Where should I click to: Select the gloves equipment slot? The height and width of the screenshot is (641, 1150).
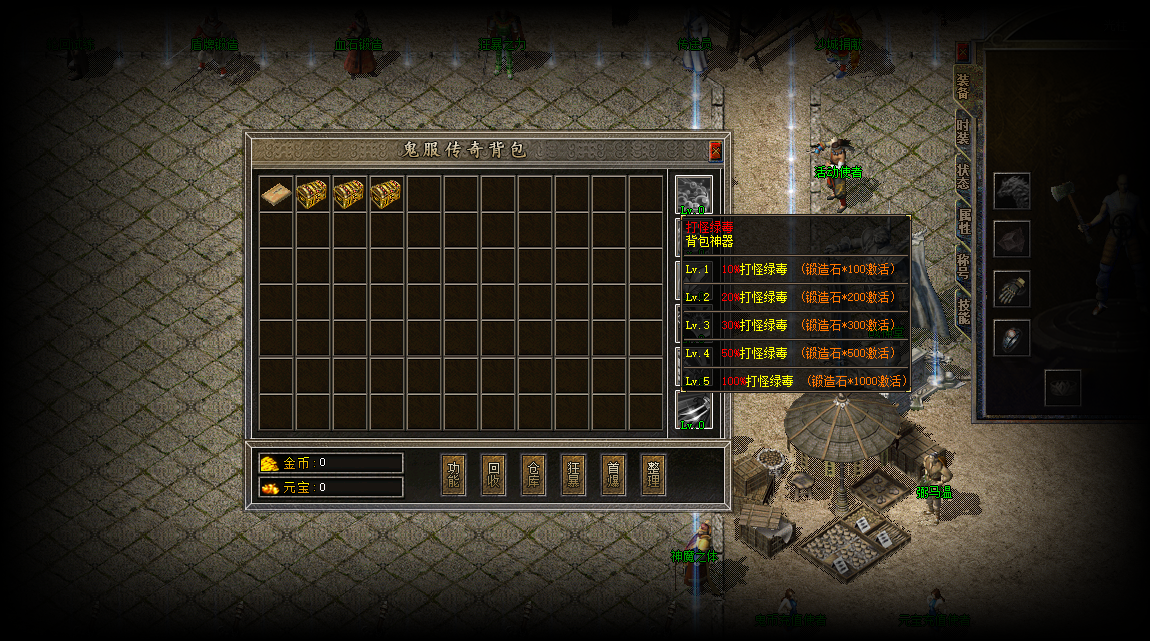(1011, 289)
